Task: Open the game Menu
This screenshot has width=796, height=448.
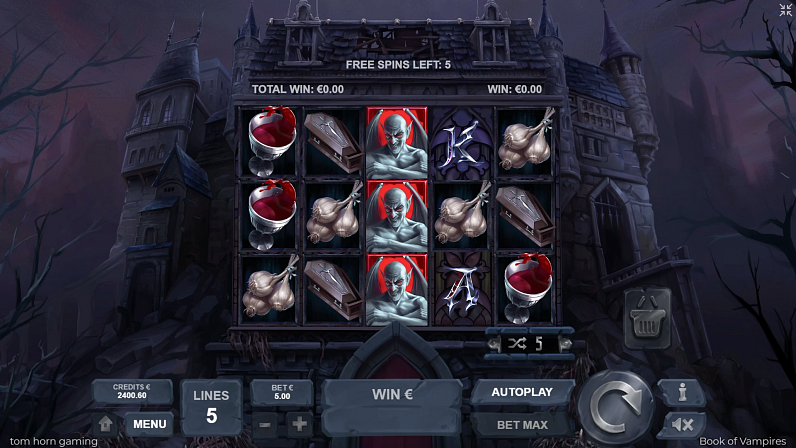Action: point(149,424)
